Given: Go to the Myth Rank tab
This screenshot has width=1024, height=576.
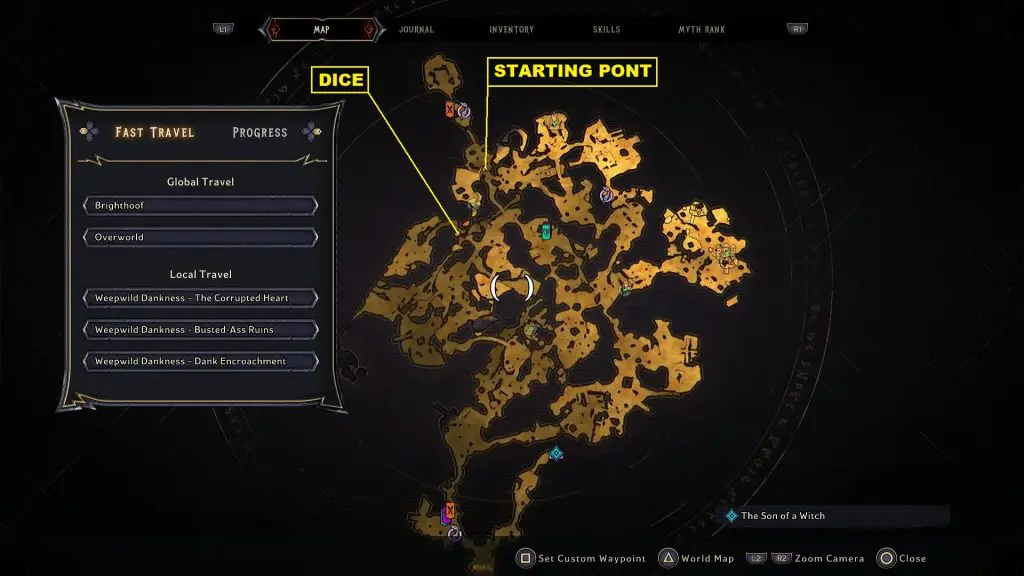Looking at the screenshot, I should coord(701,30).
